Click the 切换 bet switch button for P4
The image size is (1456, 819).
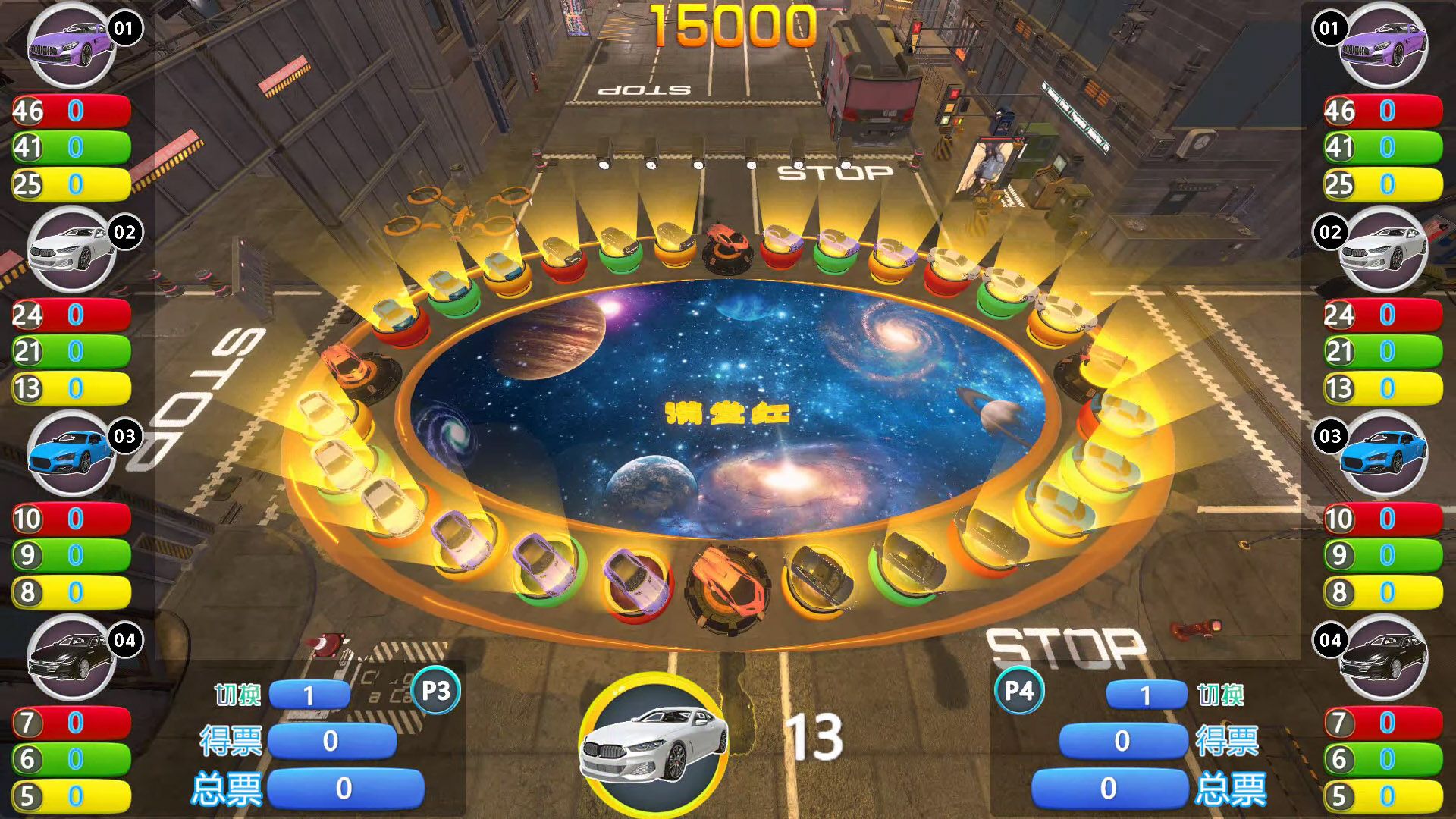(x=1146, y=695)
